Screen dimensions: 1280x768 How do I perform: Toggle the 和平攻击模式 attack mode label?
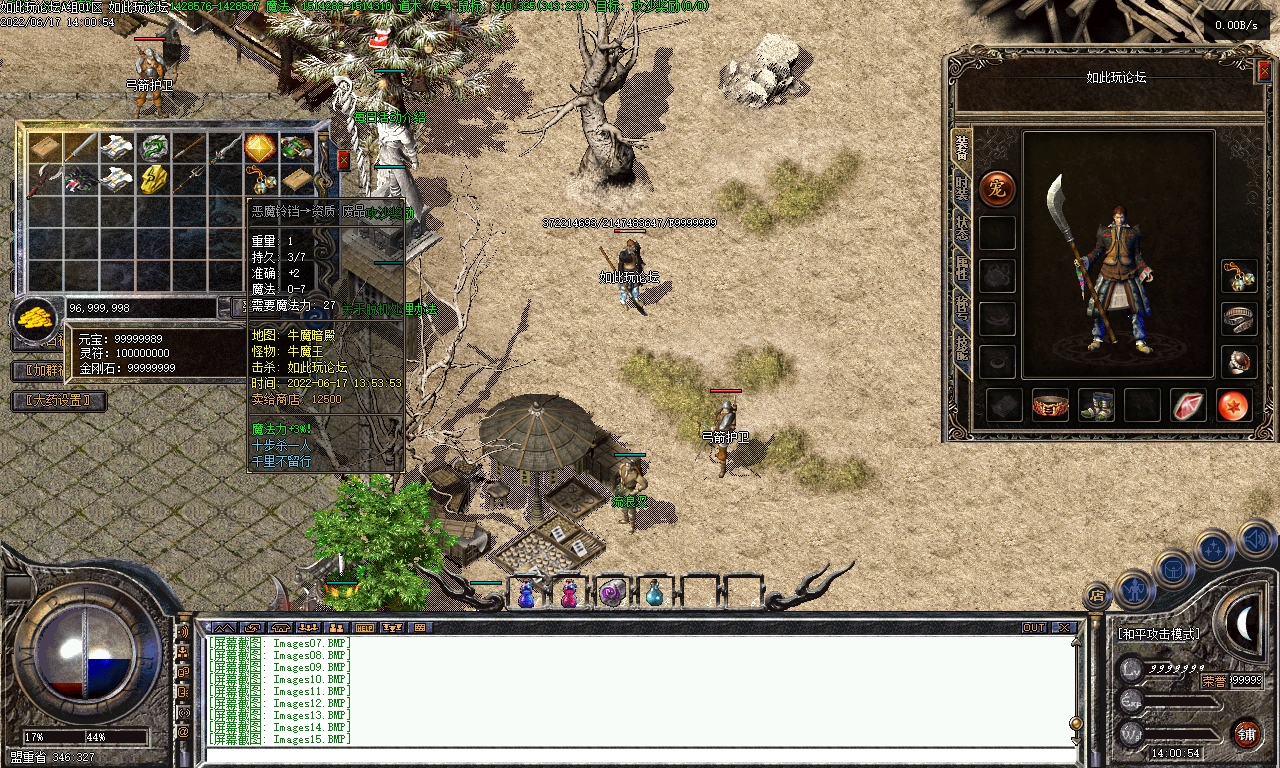[1158, 634]
